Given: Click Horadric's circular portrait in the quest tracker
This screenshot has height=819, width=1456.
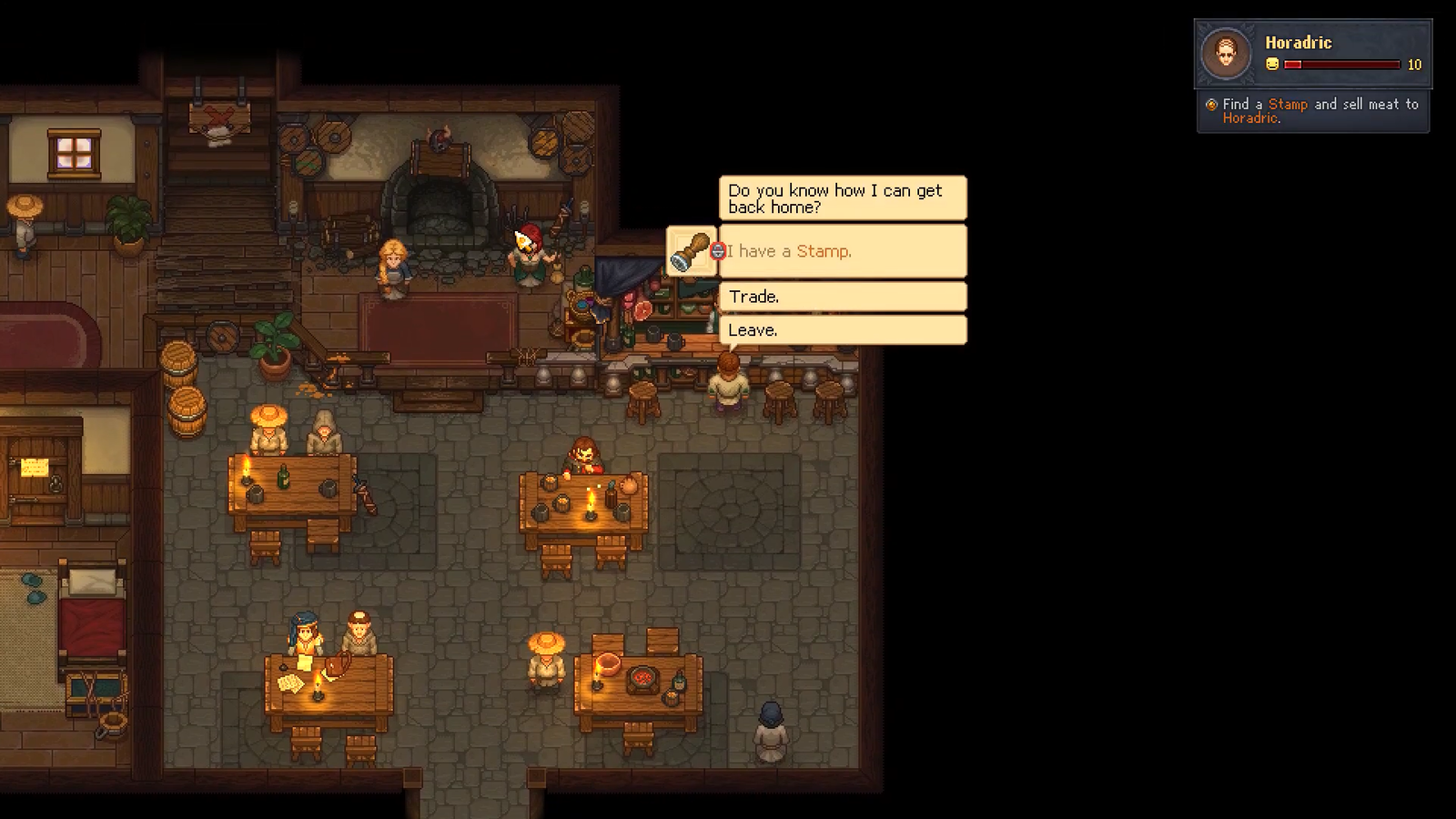Looking at the screenshot, I should (x=1227, y=52).
